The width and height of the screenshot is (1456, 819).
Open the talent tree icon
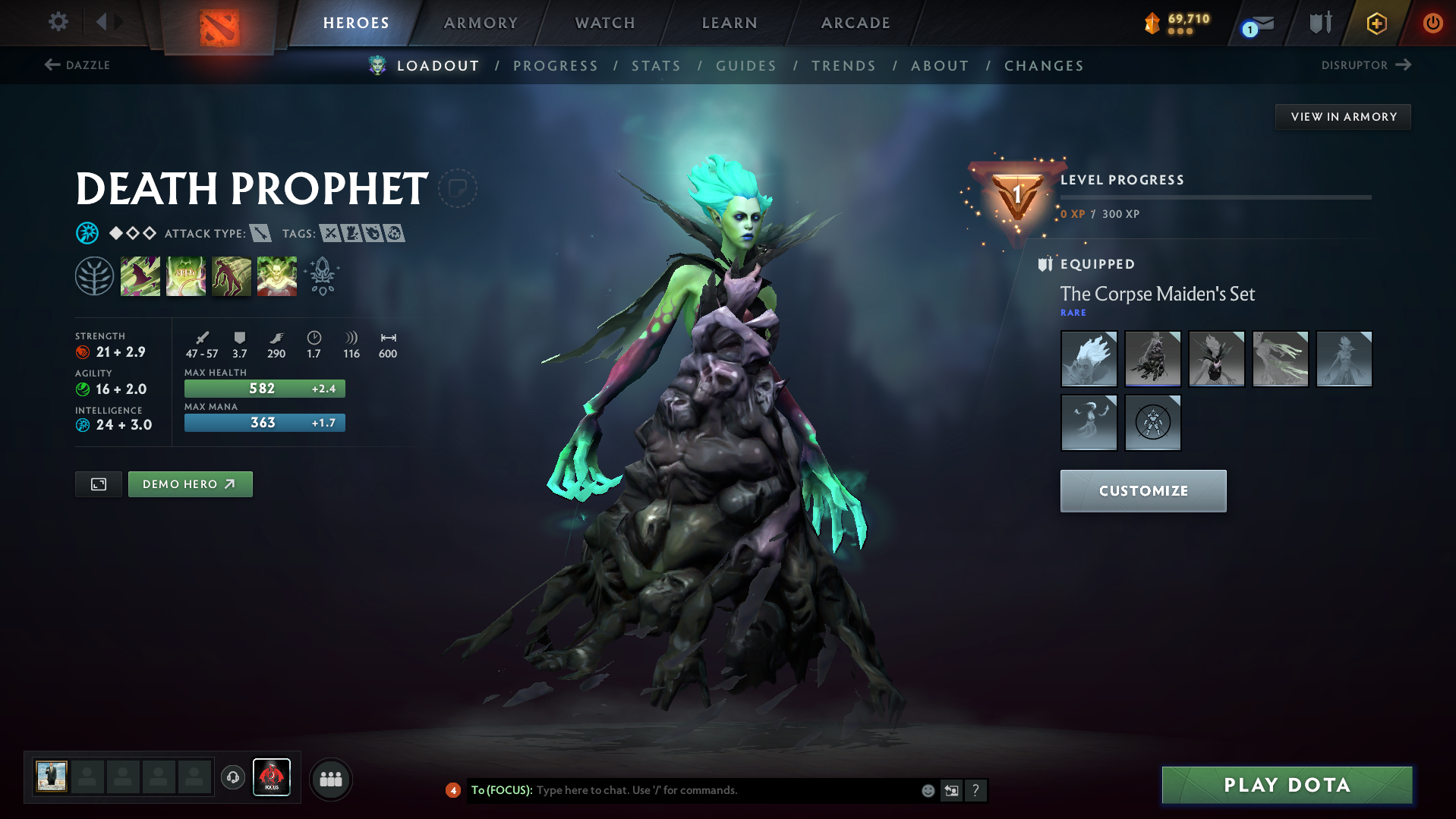click(x=93, y=276)
